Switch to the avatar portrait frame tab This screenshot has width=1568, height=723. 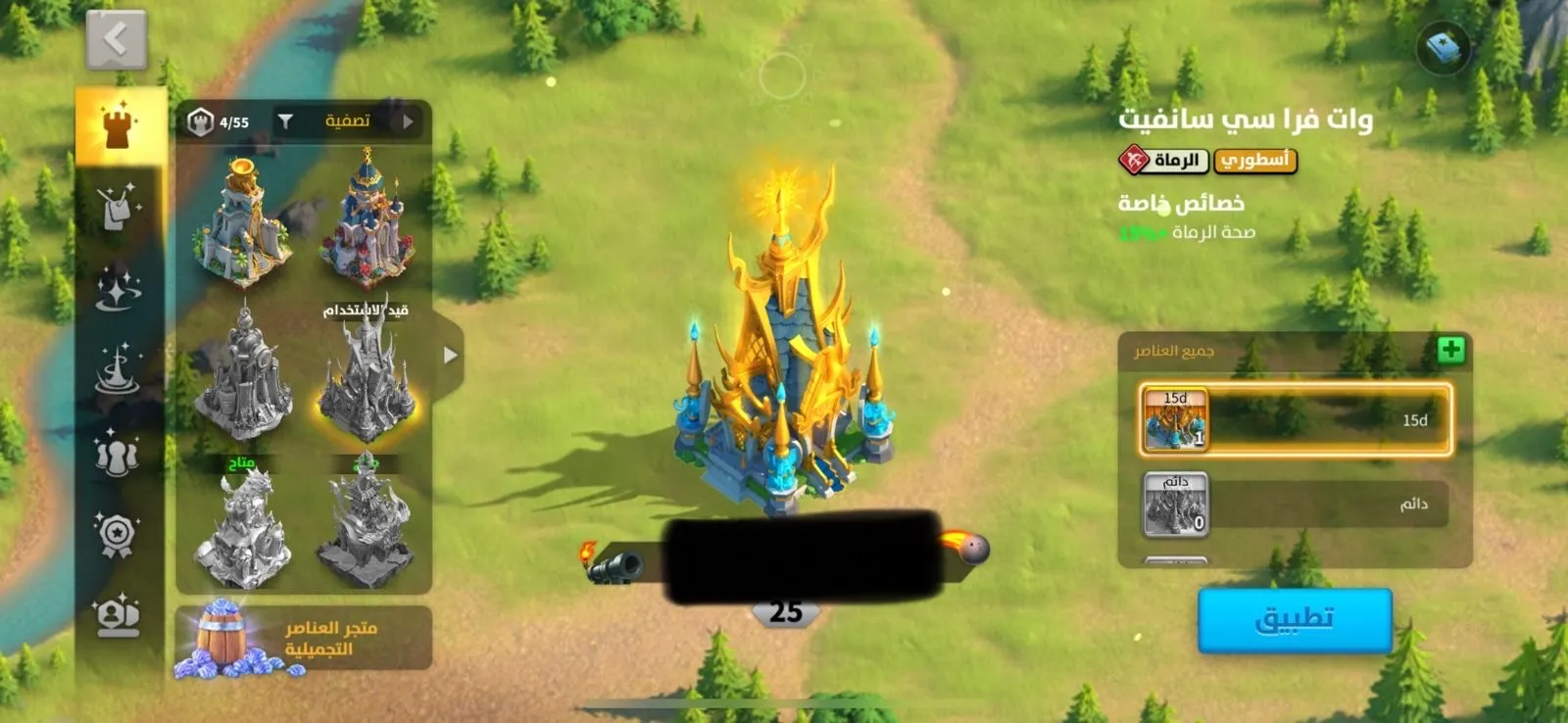click(x=119, y=616)
